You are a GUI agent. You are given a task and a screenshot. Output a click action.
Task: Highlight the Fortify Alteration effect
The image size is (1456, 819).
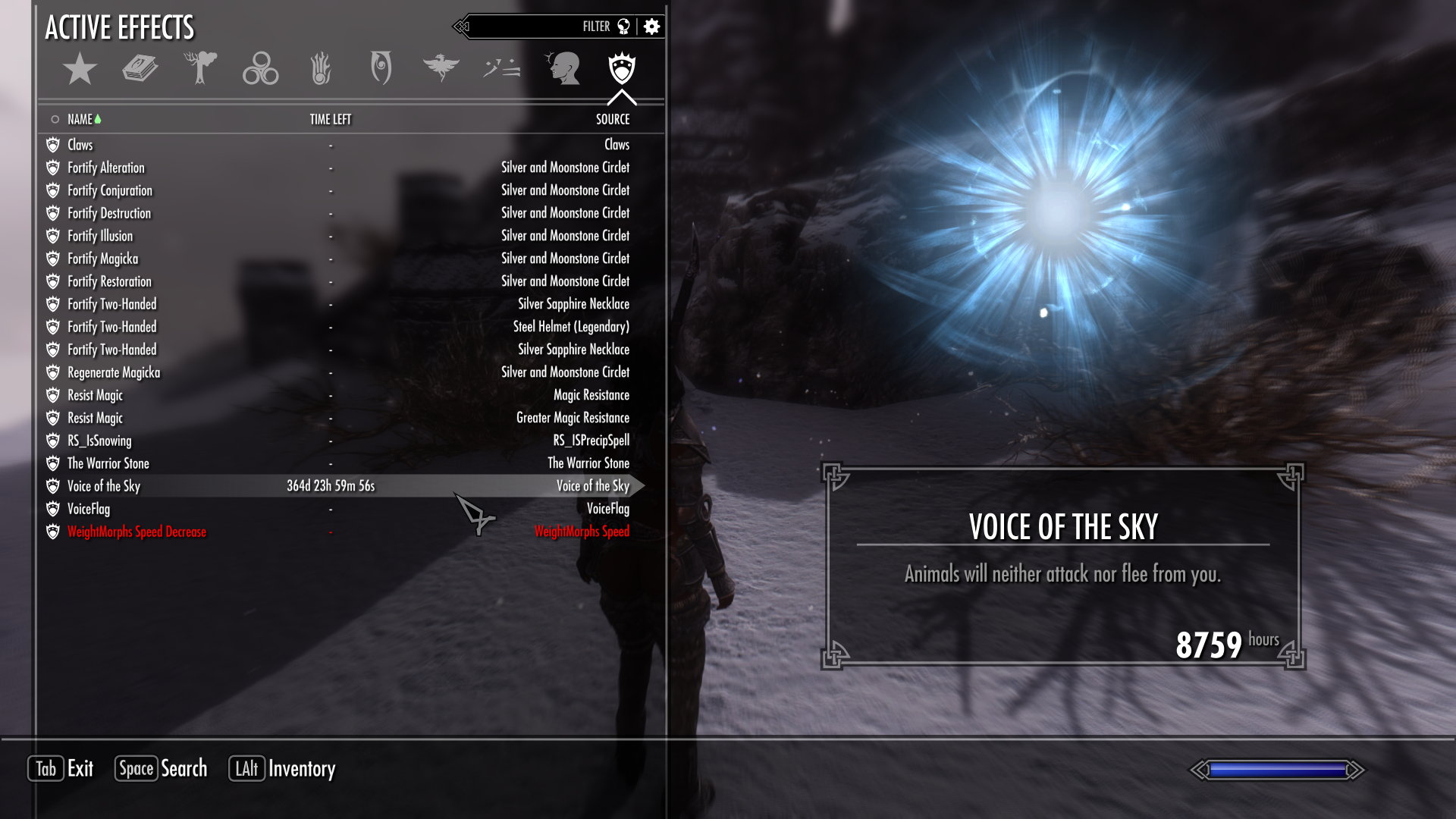tap(105, 168)
